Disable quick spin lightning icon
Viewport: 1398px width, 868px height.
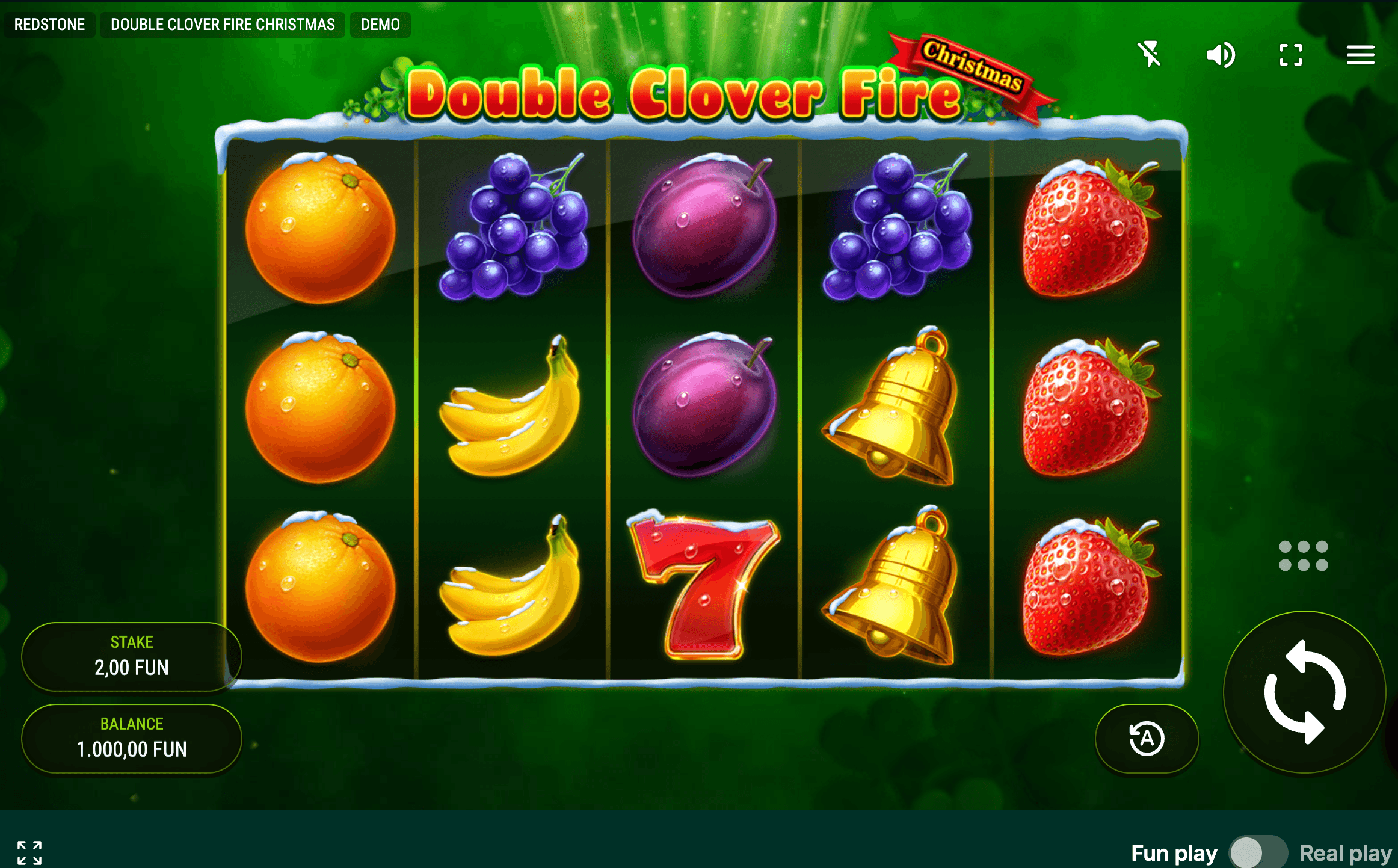click(x=1150, y=55)
